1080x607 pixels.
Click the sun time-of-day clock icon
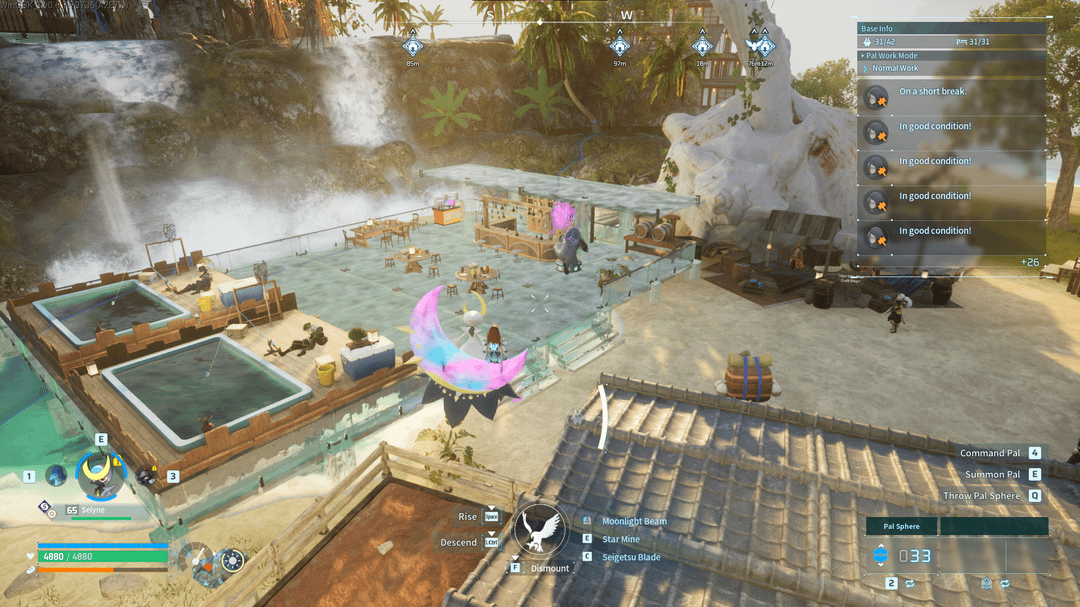232,561
